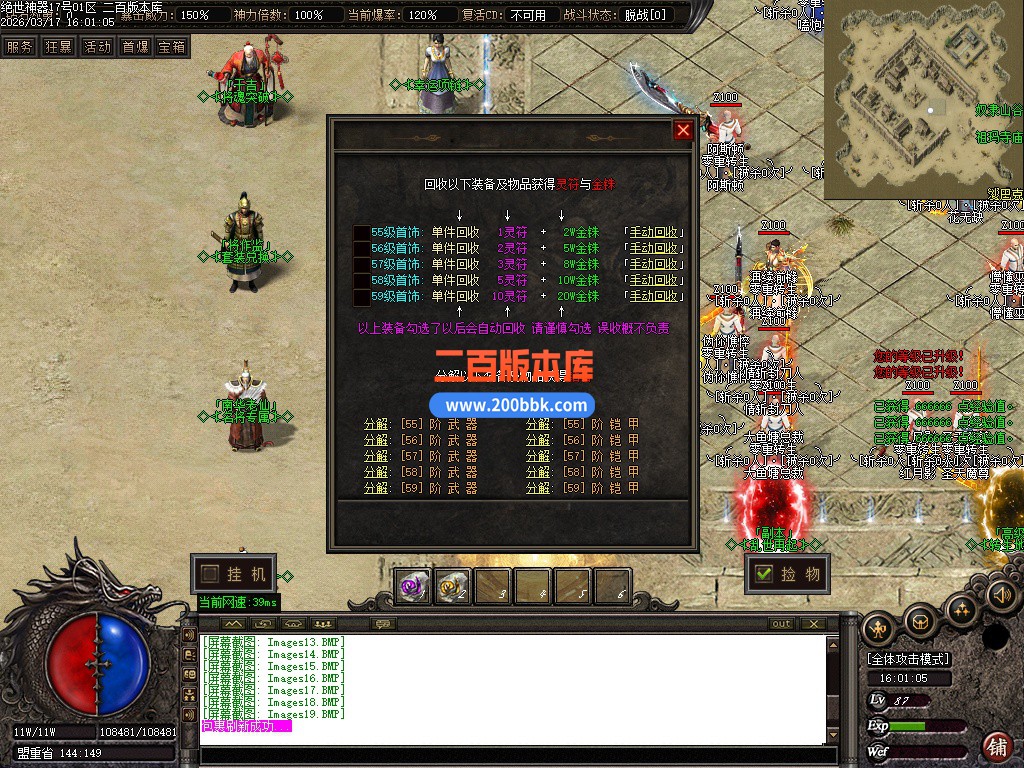Click 手动回收 for 56级首饰
The width and height of the screenshot is (1024, 768).
(x=654, y=248)
